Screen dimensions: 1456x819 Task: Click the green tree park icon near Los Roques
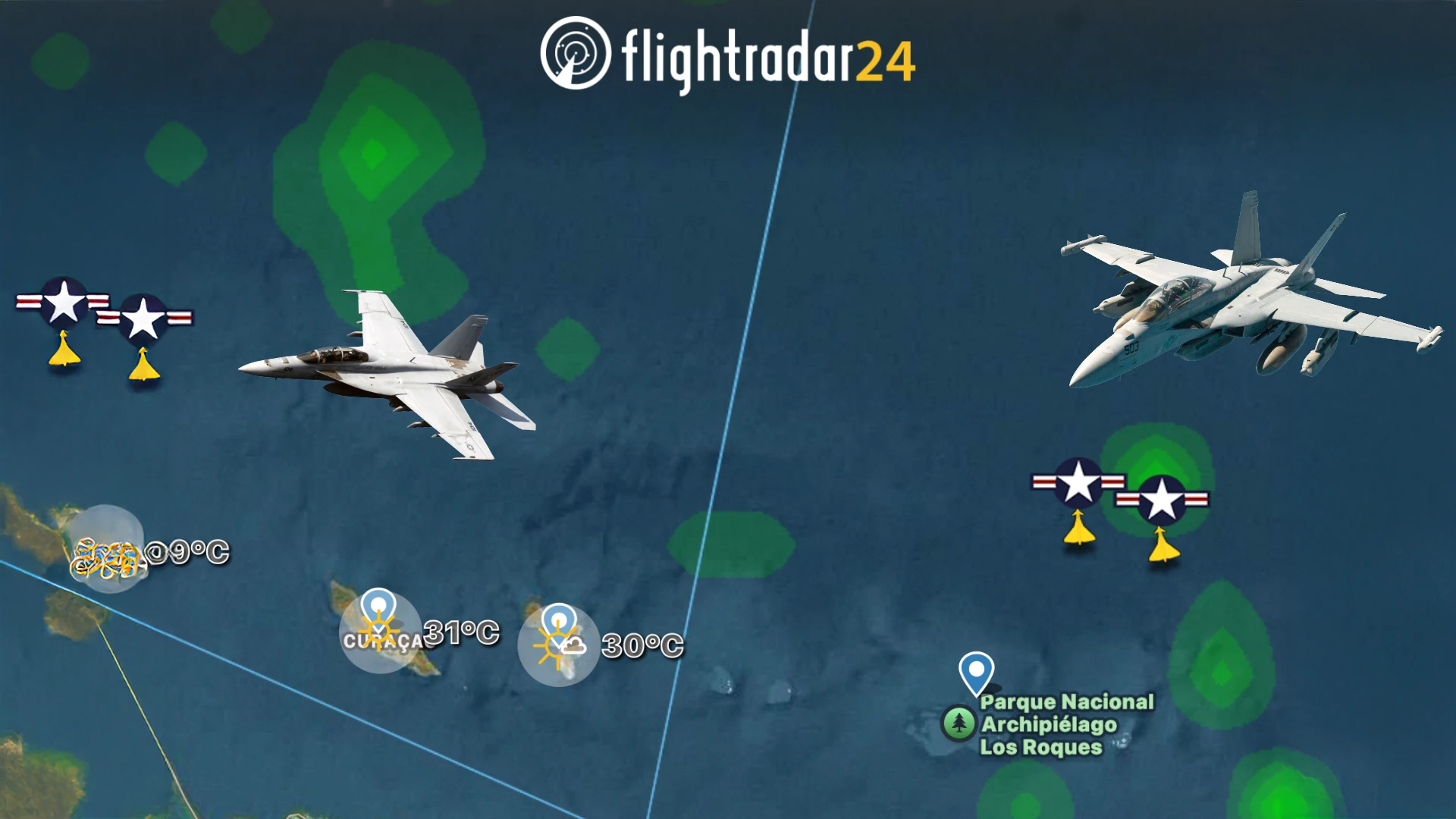pyautogui.click(x=960, y=724)
